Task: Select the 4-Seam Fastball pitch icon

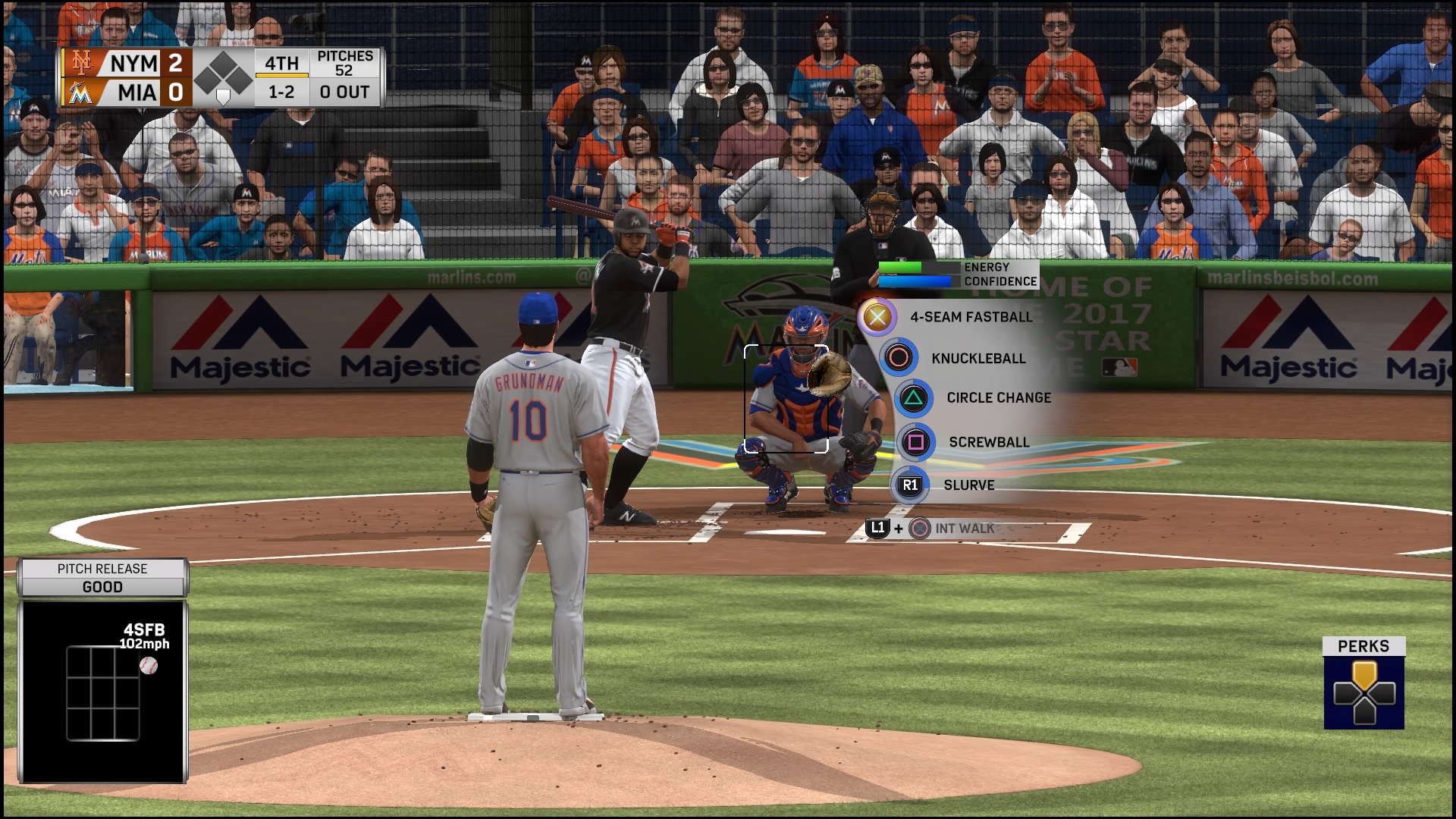Action: 876,317
